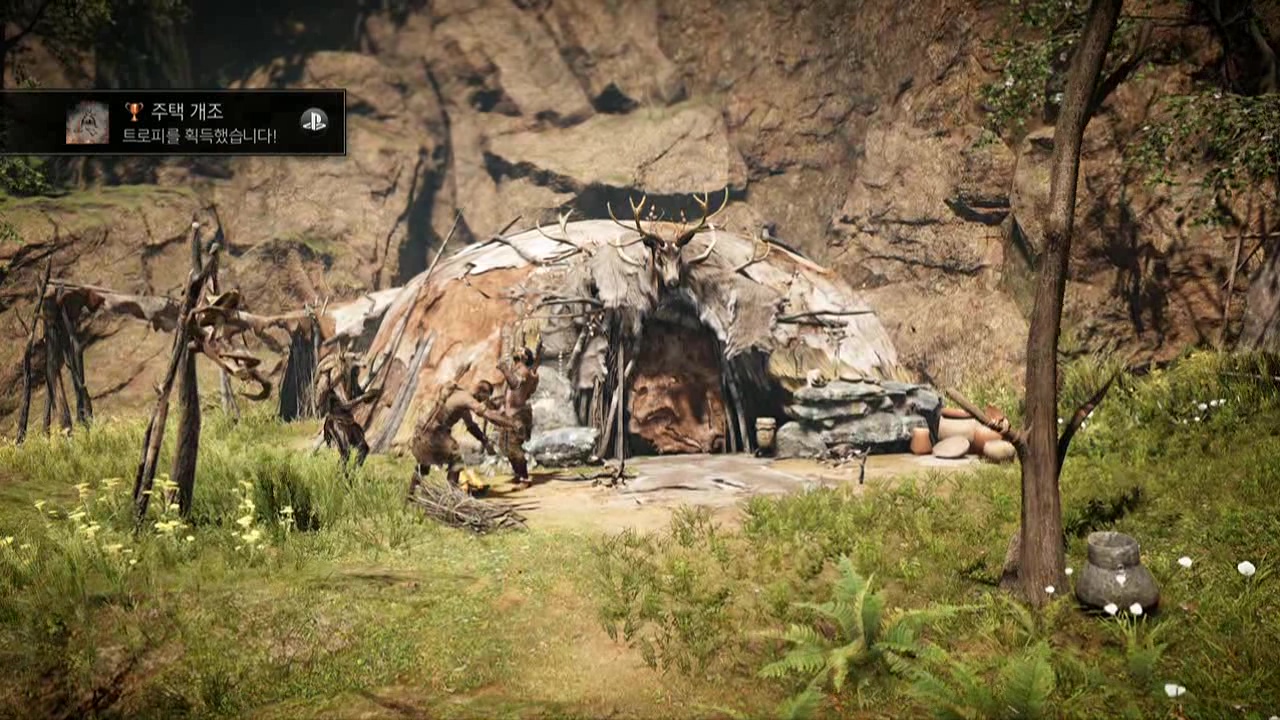Open the 주택 개조 trophy notification
The width and height of the screenshot is (1280, 720).
click(198, 123)
